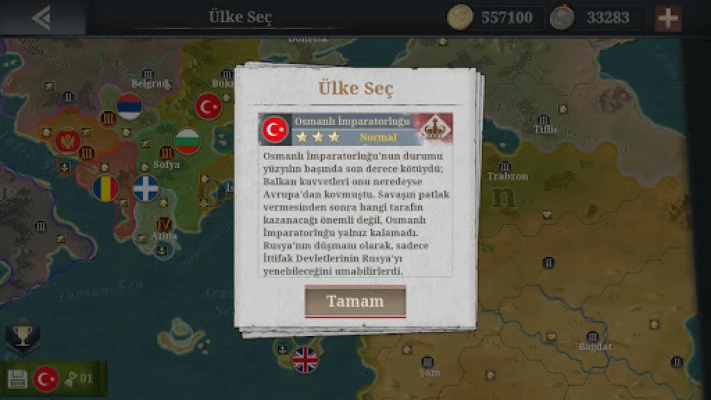Choose the Greek flag marker
The image size is (711, 400).
point(146,188)
